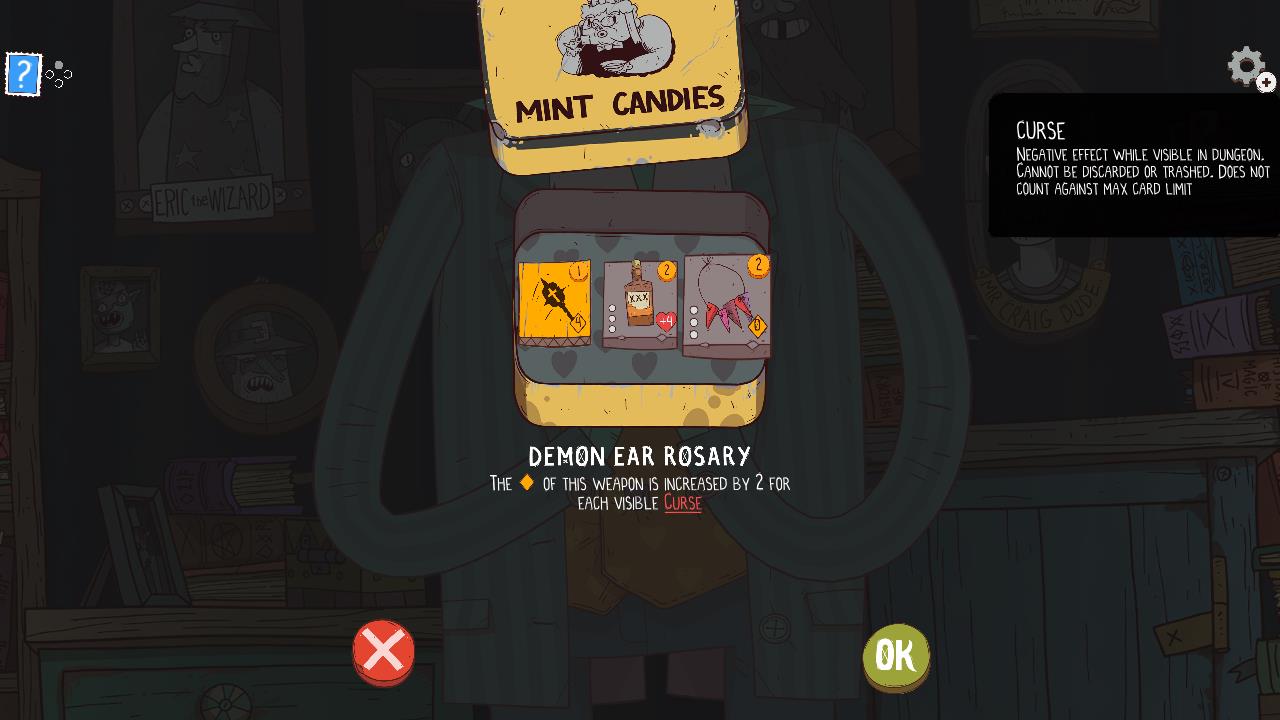The height and width of the screenshot is (720, 1280).
Task: Toggle the bottom charge pip on the potion card
Action: 612,328
